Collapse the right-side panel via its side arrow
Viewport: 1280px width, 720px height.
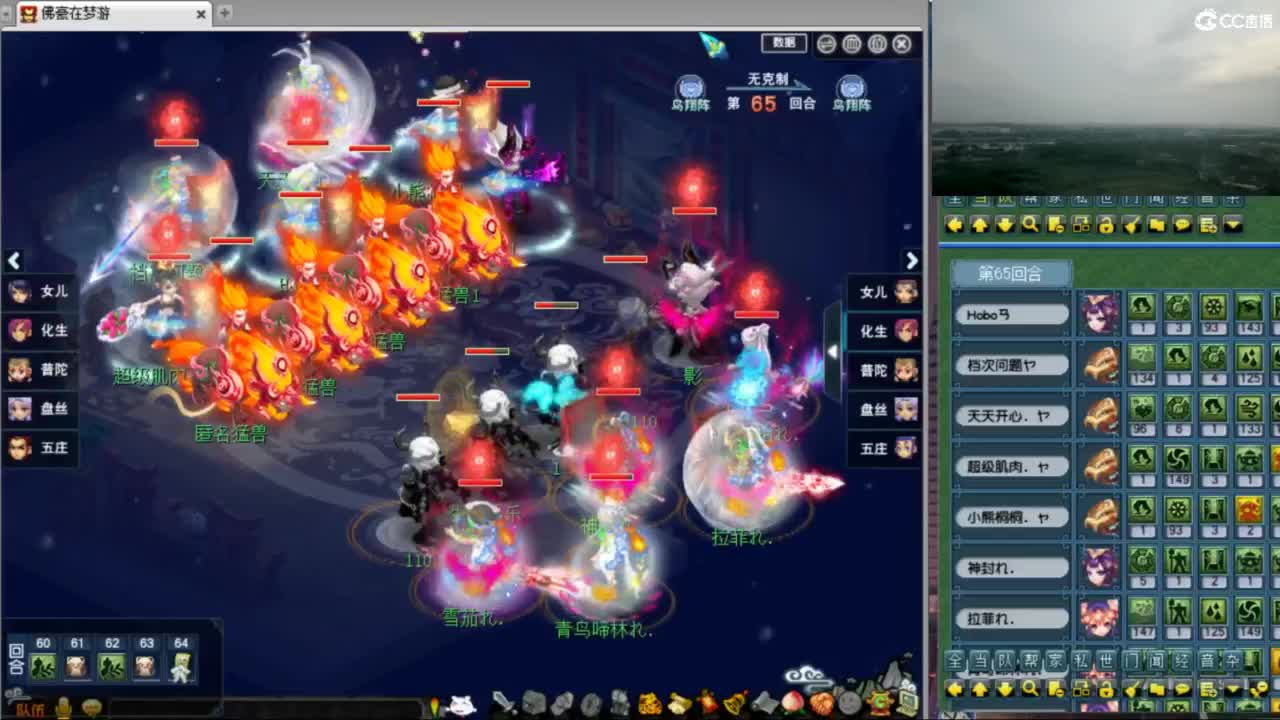(x=833, y=350)
